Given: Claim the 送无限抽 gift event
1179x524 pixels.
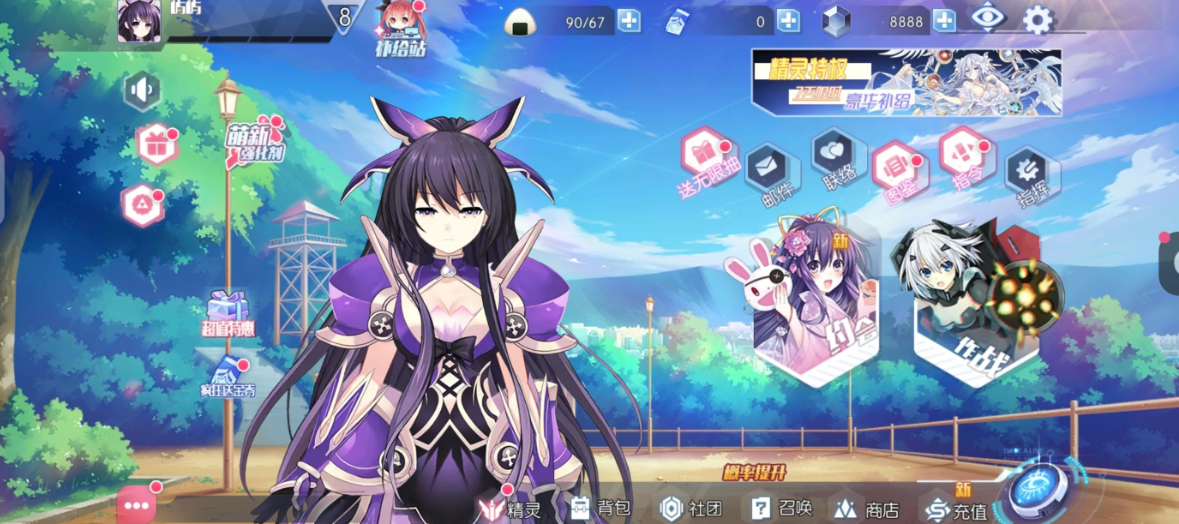Looking at the screenshot, I should point(705,153).
